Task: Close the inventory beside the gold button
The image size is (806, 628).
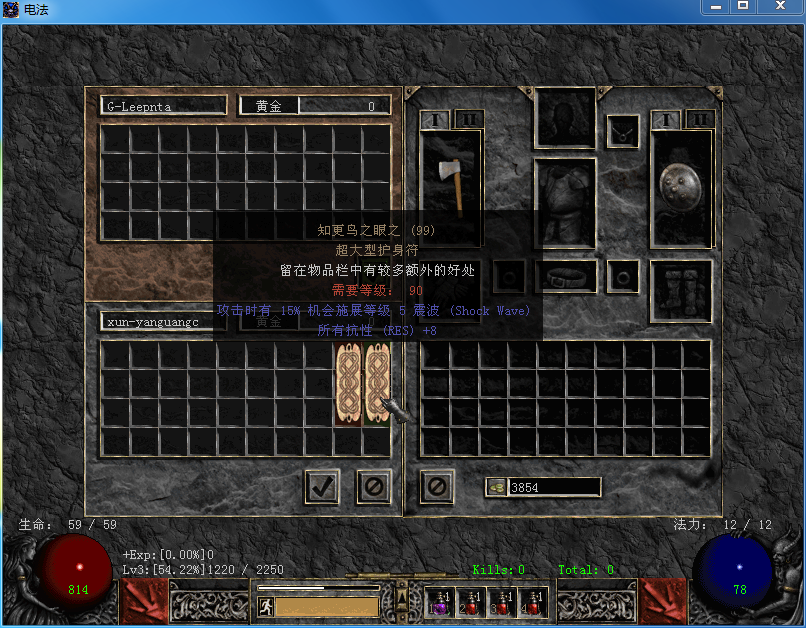Action: point(437,487)
